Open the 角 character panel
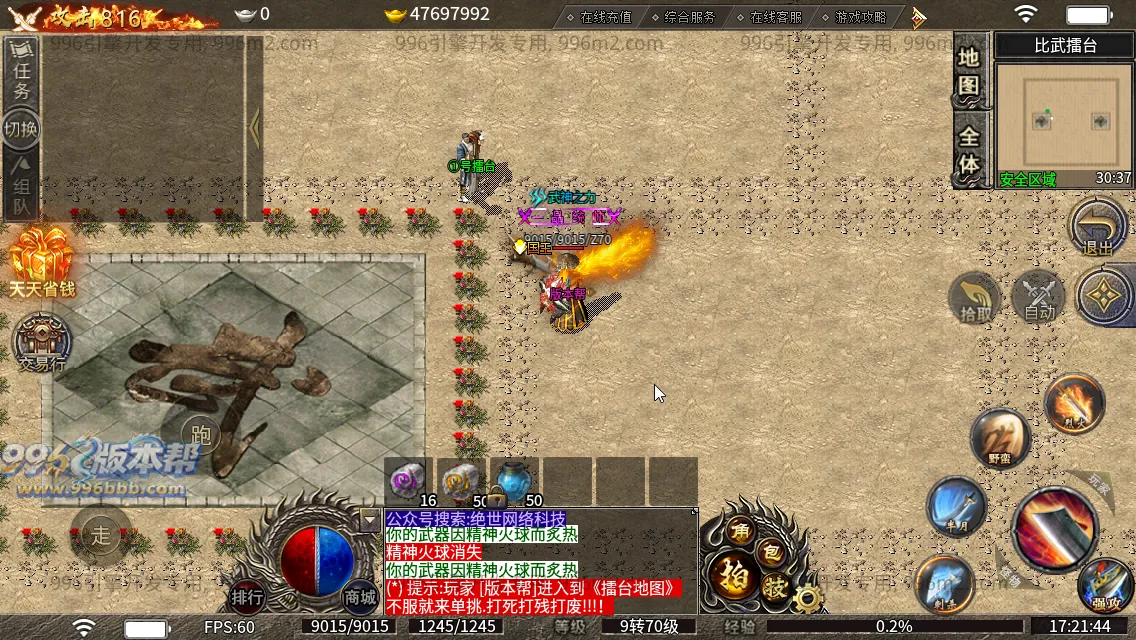The width and height of the screenshot is (1136, 640). (740, 532)
